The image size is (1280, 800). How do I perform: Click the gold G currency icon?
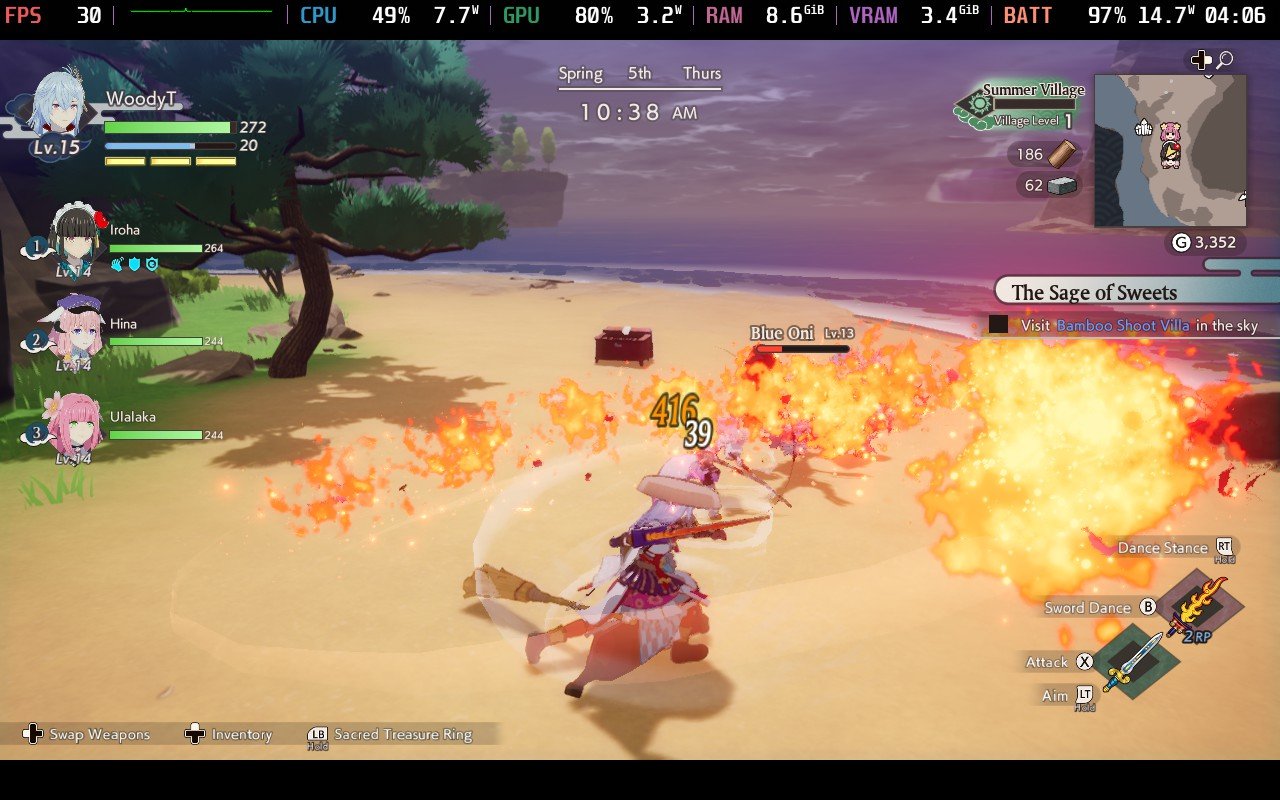(x=1180, y=242)
